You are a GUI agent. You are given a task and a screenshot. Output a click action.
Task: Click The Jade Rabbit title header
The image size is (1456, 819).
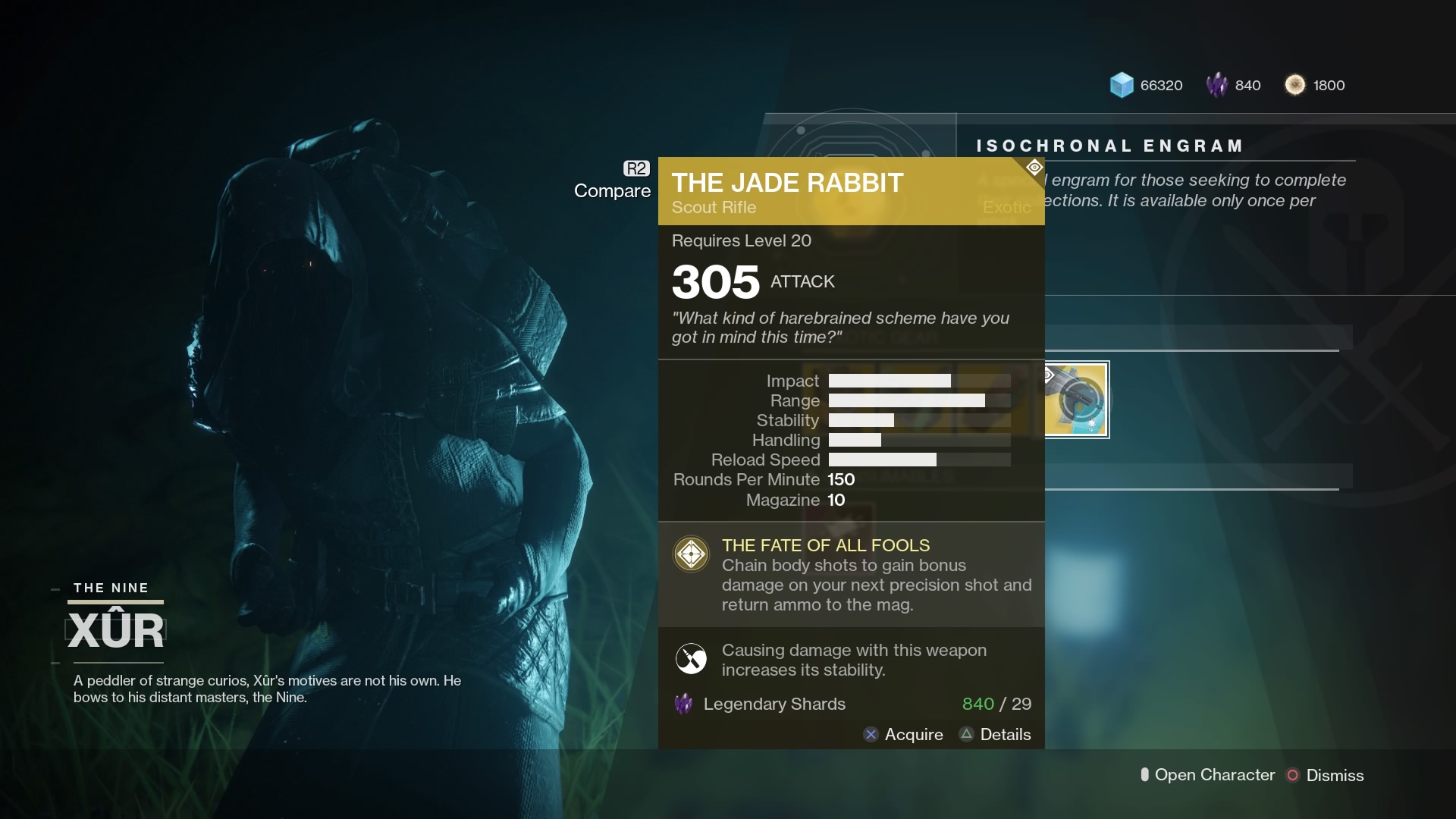[x=786, y=182]
